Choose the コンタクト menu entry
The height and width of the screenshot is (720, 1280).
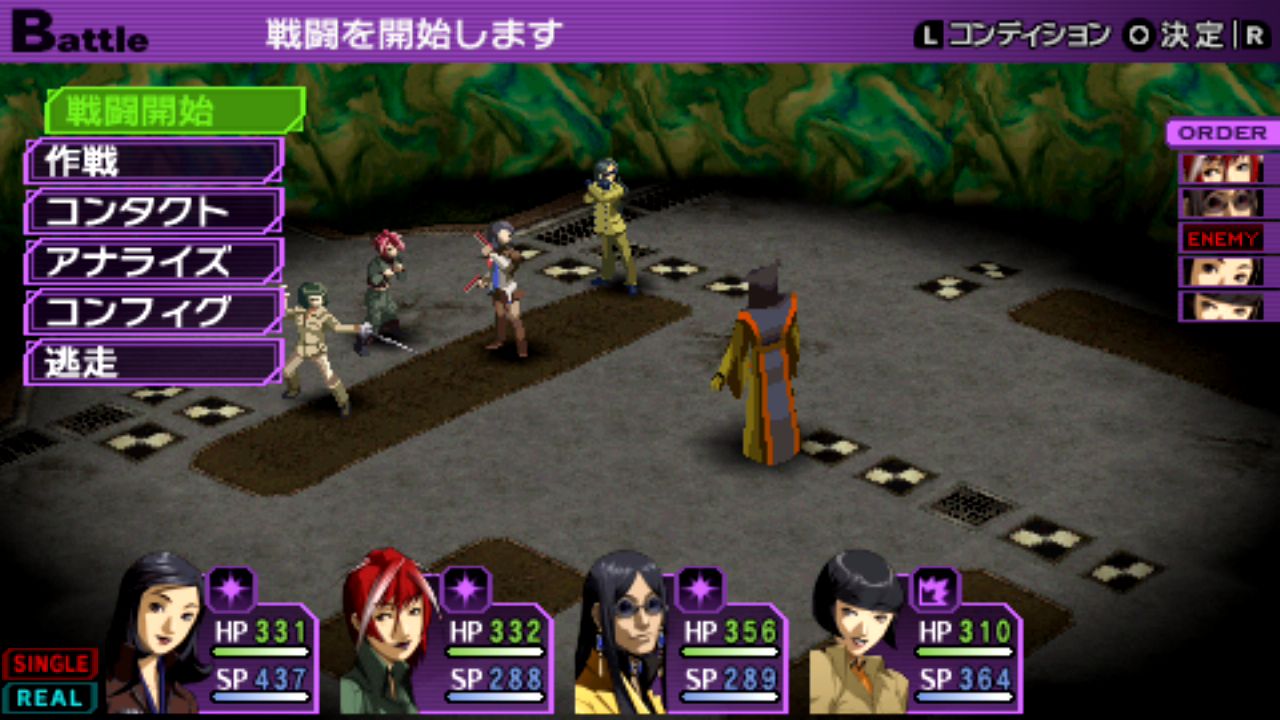[x=154, y=212]
